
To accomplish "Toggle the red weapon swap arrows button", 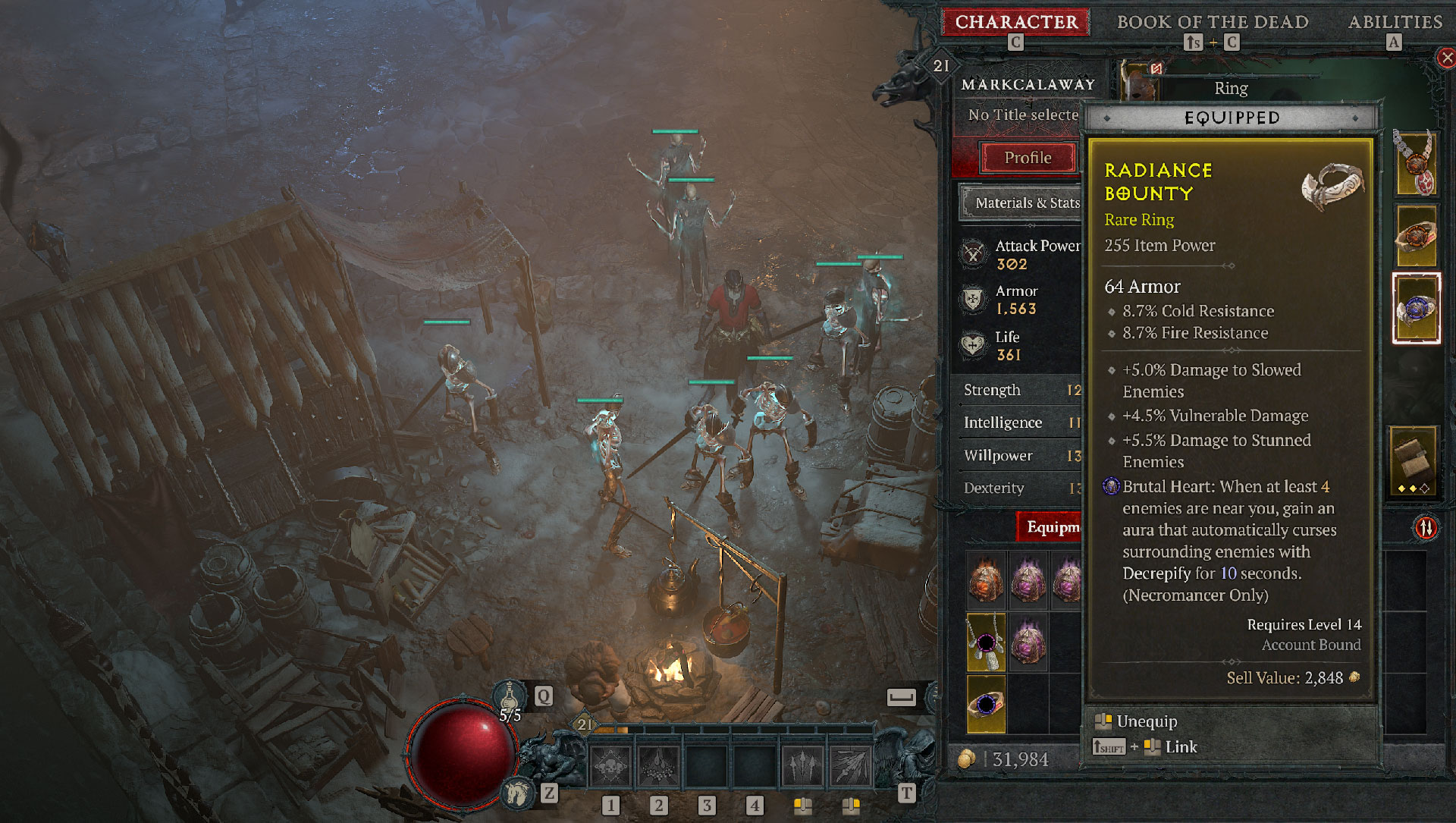I will pyautogui.click(x=1426, y=527).
